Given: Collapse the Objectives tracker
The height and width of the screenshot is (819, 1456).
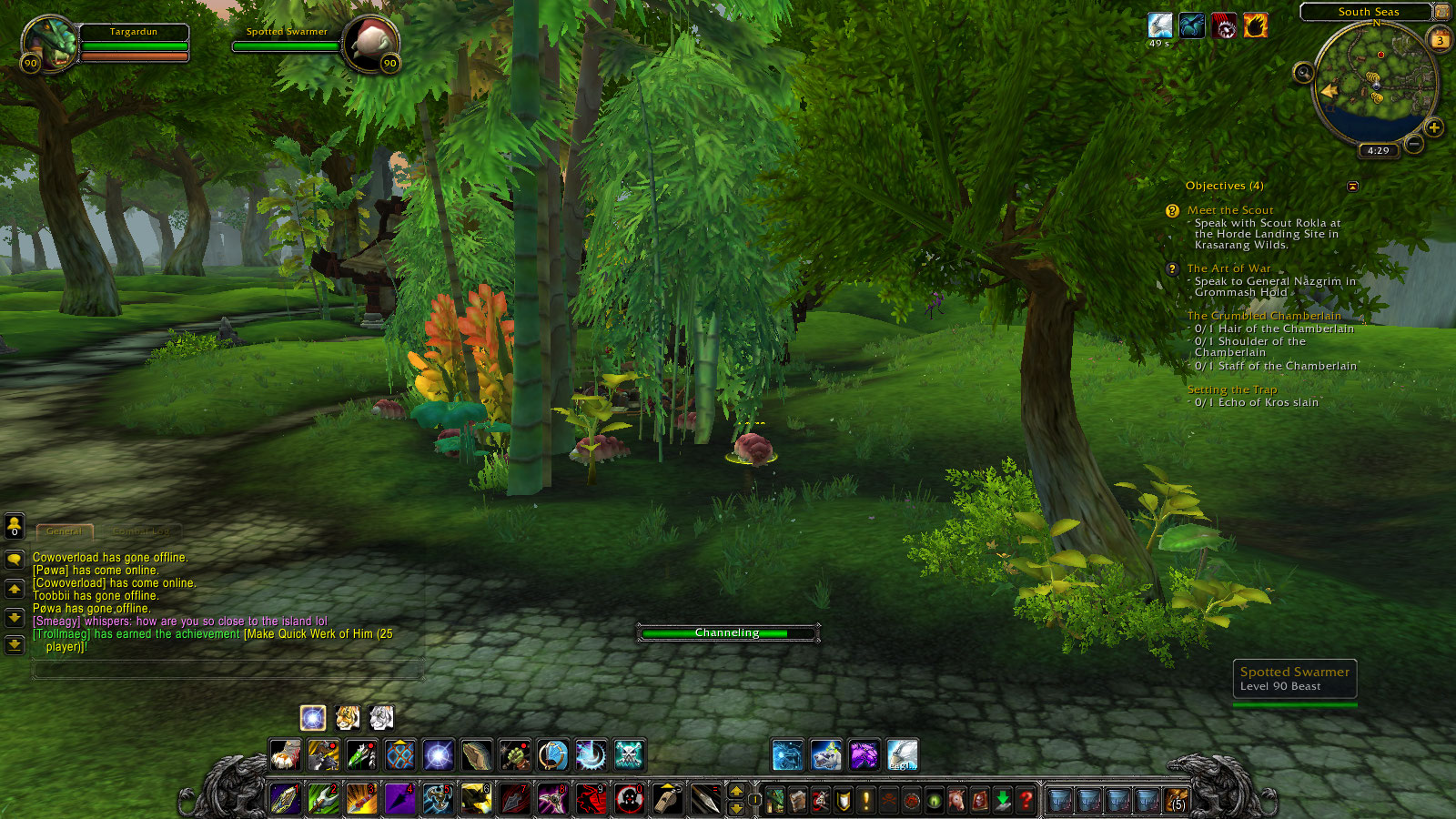Looking at the screenshot, I should pos(1352,187).
